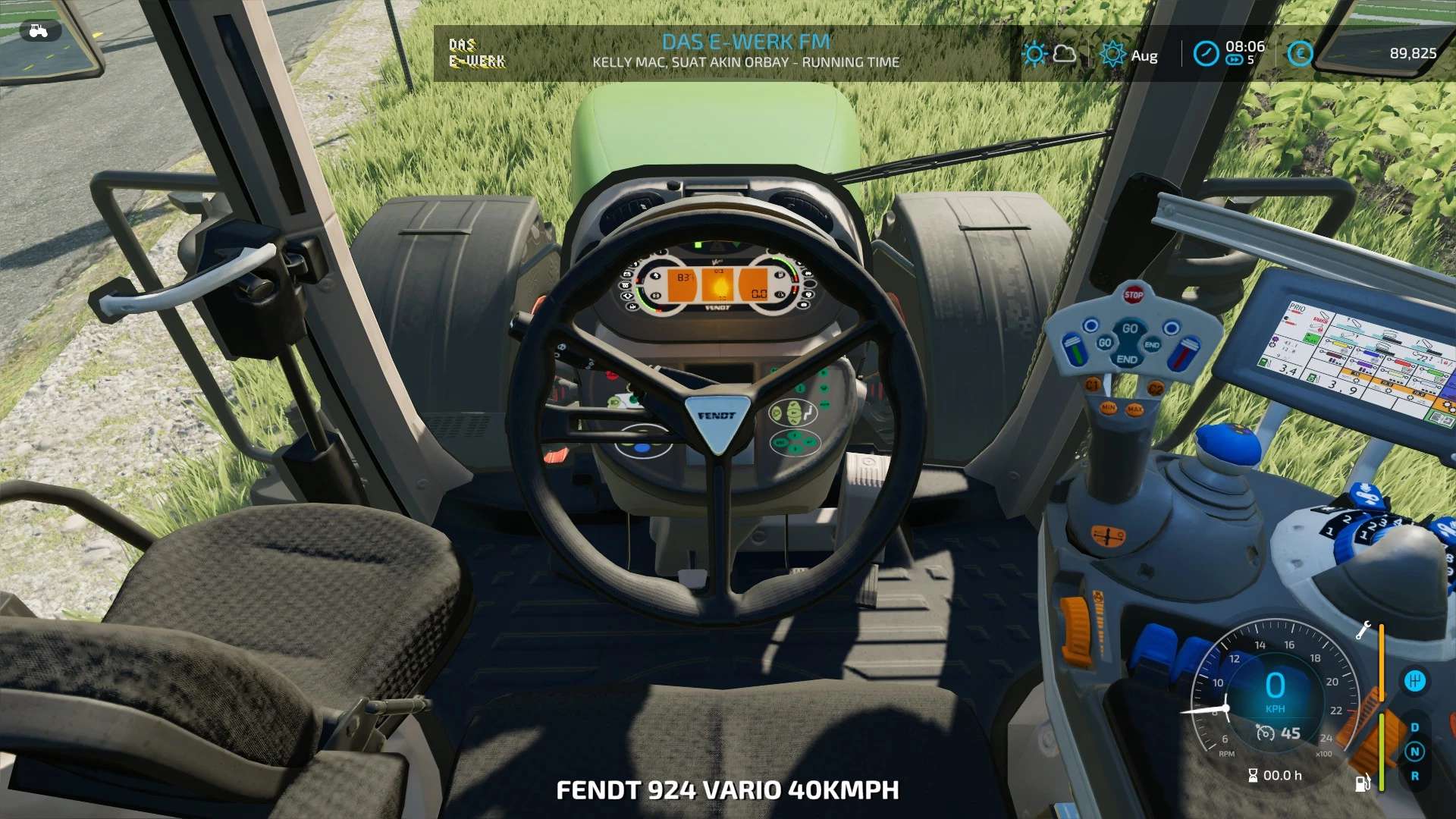The image size is (1456, 819).
Task: Open the Das E-Werk FM radio panel
Action: [477, 53]
